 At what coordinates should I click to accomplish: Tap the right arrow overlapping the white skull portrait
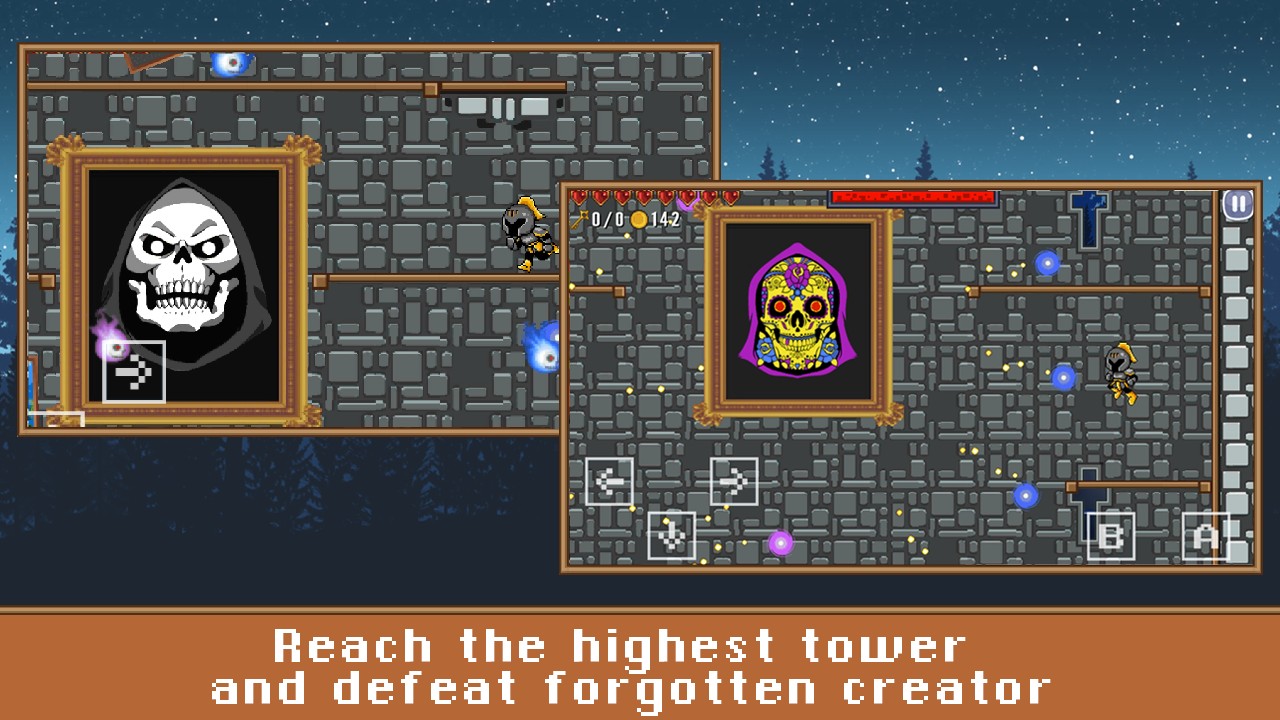(x=134, y=372)
